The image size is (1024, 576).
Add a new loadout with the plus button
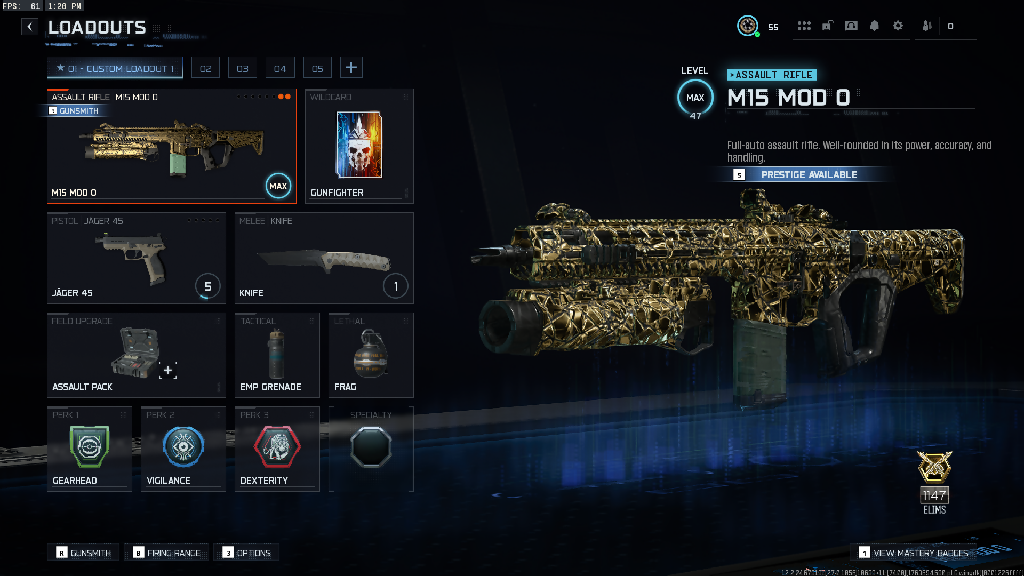click(351, 68)
